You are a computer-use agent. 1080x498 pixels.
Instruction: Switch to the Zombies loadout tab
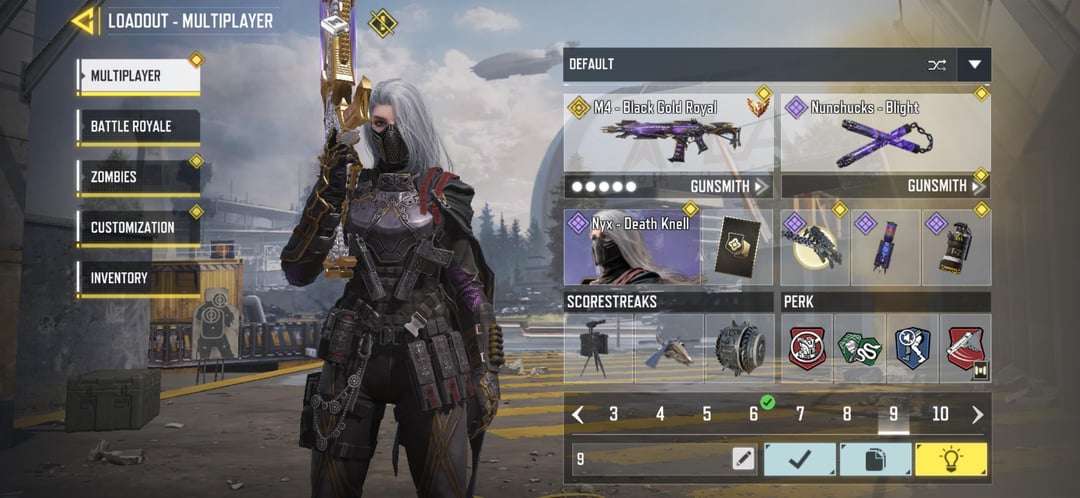[138, 177]
